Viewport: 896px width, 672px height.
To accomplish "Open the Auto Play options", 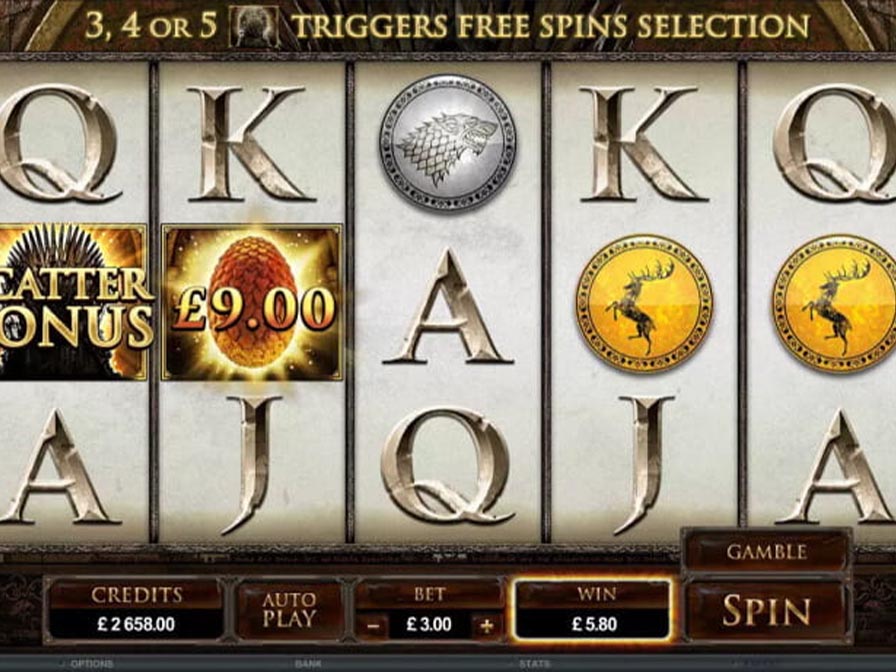I will tap(289, 609).
